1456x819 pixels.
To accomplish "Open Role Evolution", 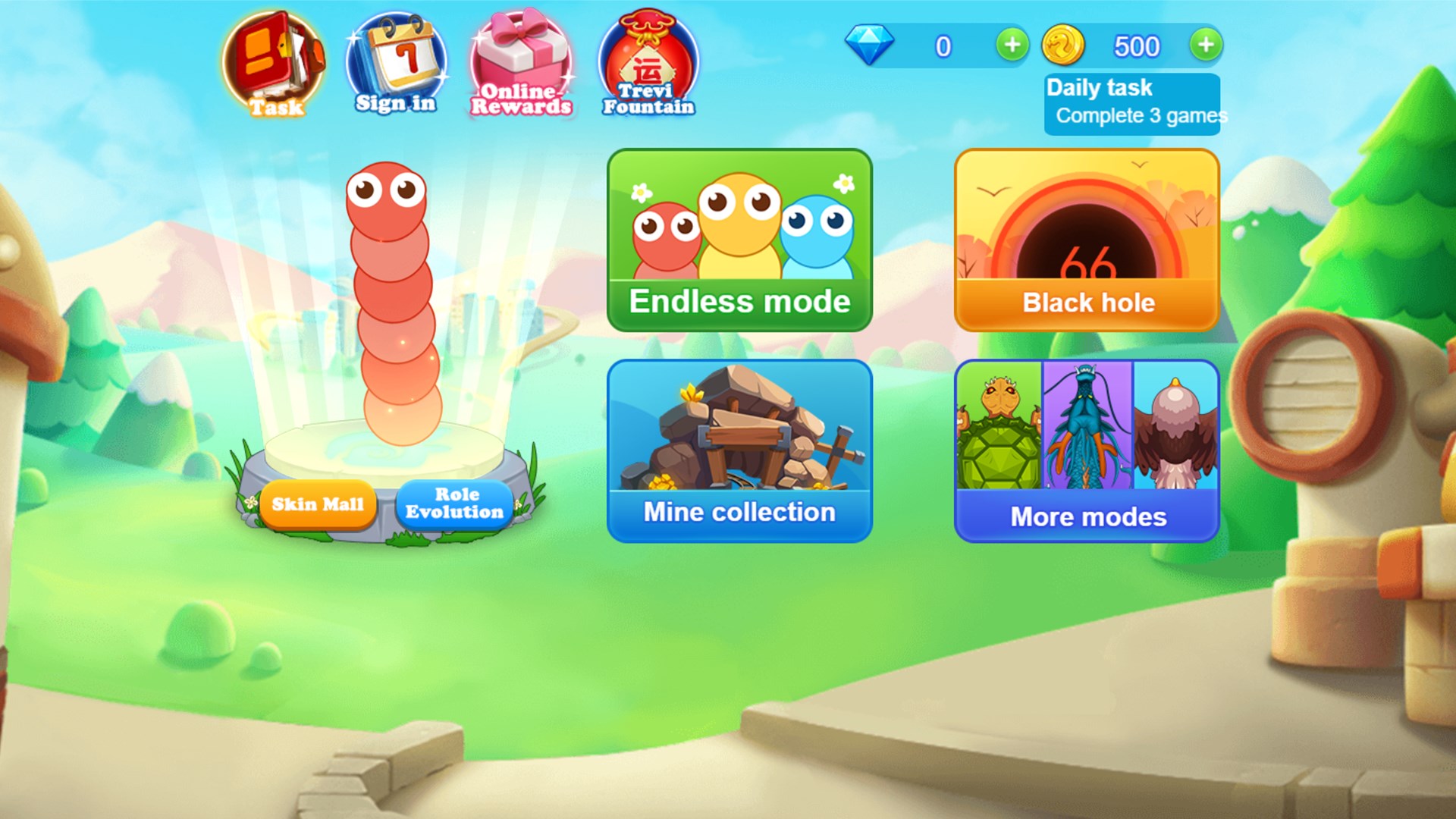I will 453,503.
